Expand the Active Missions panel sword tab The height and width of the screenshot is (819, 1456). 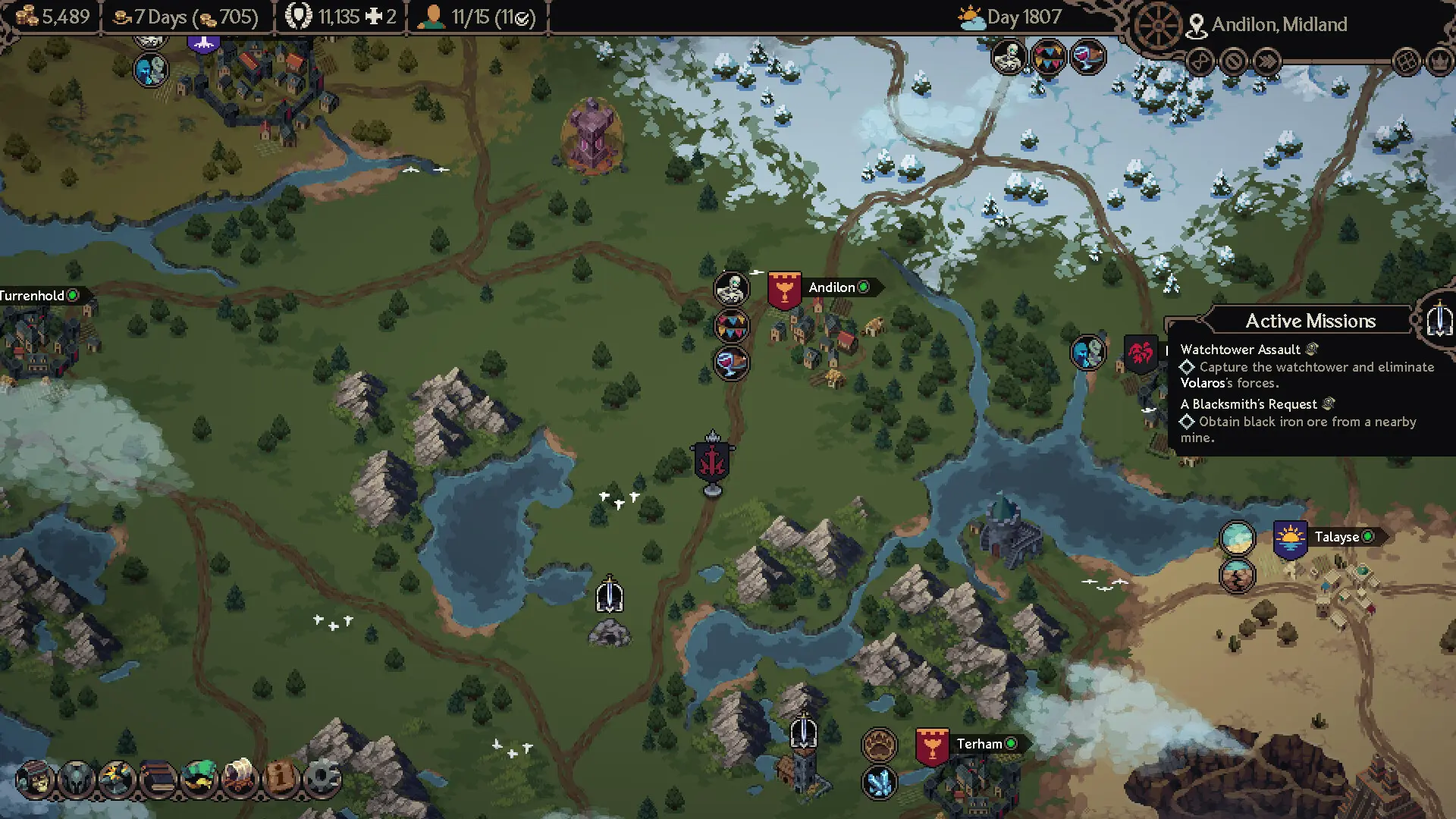(1436, 319)
